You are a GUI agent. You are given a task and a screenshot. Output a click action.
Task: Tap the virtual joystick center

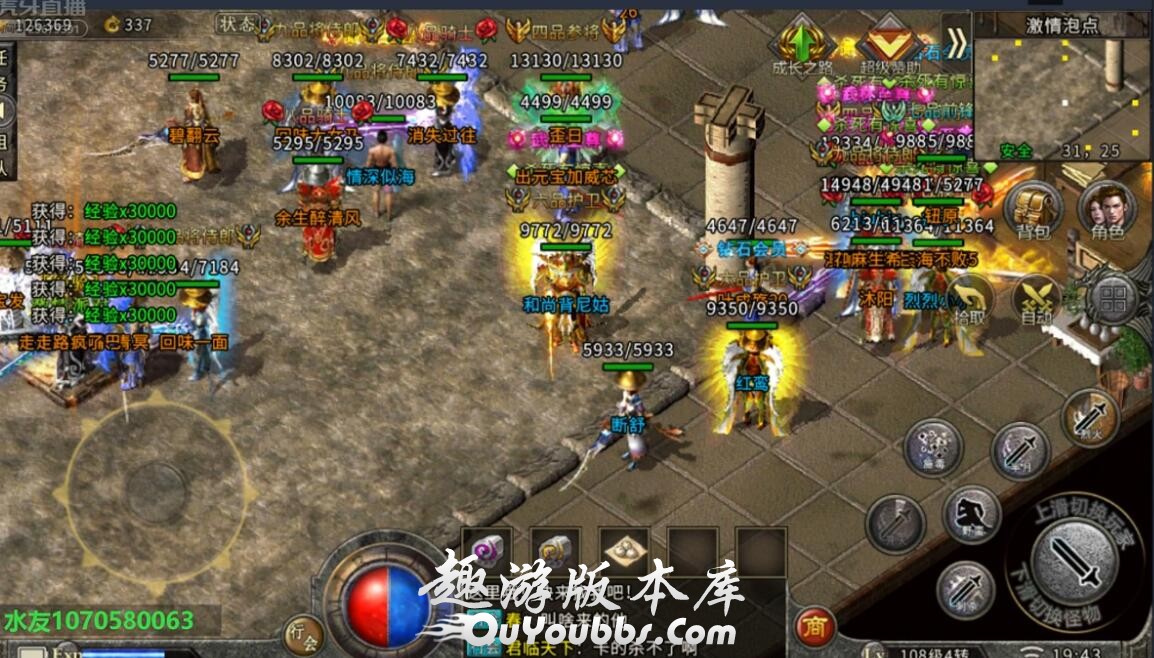click(154, 489)
